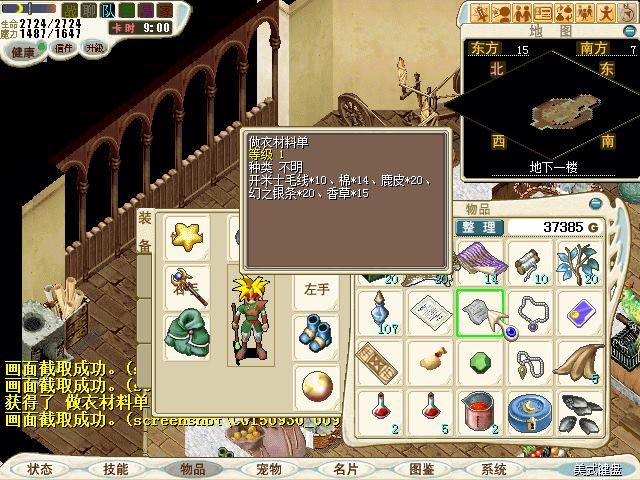640x480 pixels.
Task: Click the minimap display
Action: 543,109
